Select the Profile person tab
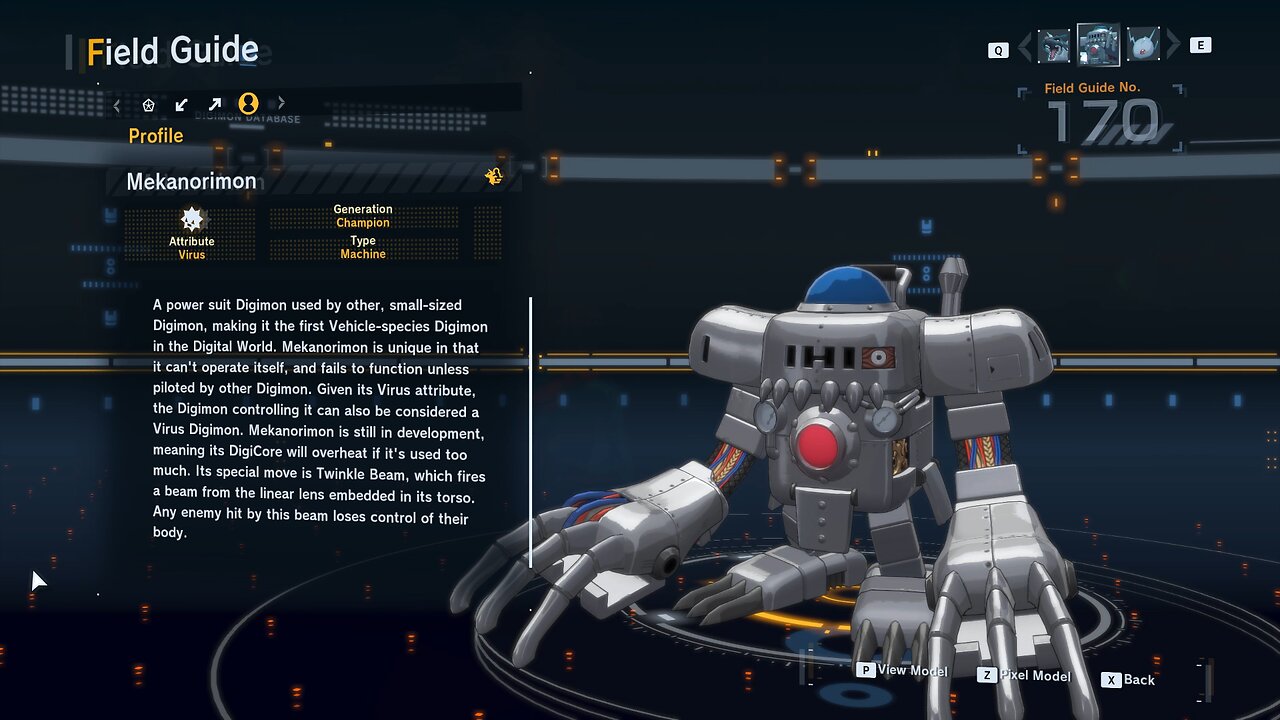 coord(248,104)
